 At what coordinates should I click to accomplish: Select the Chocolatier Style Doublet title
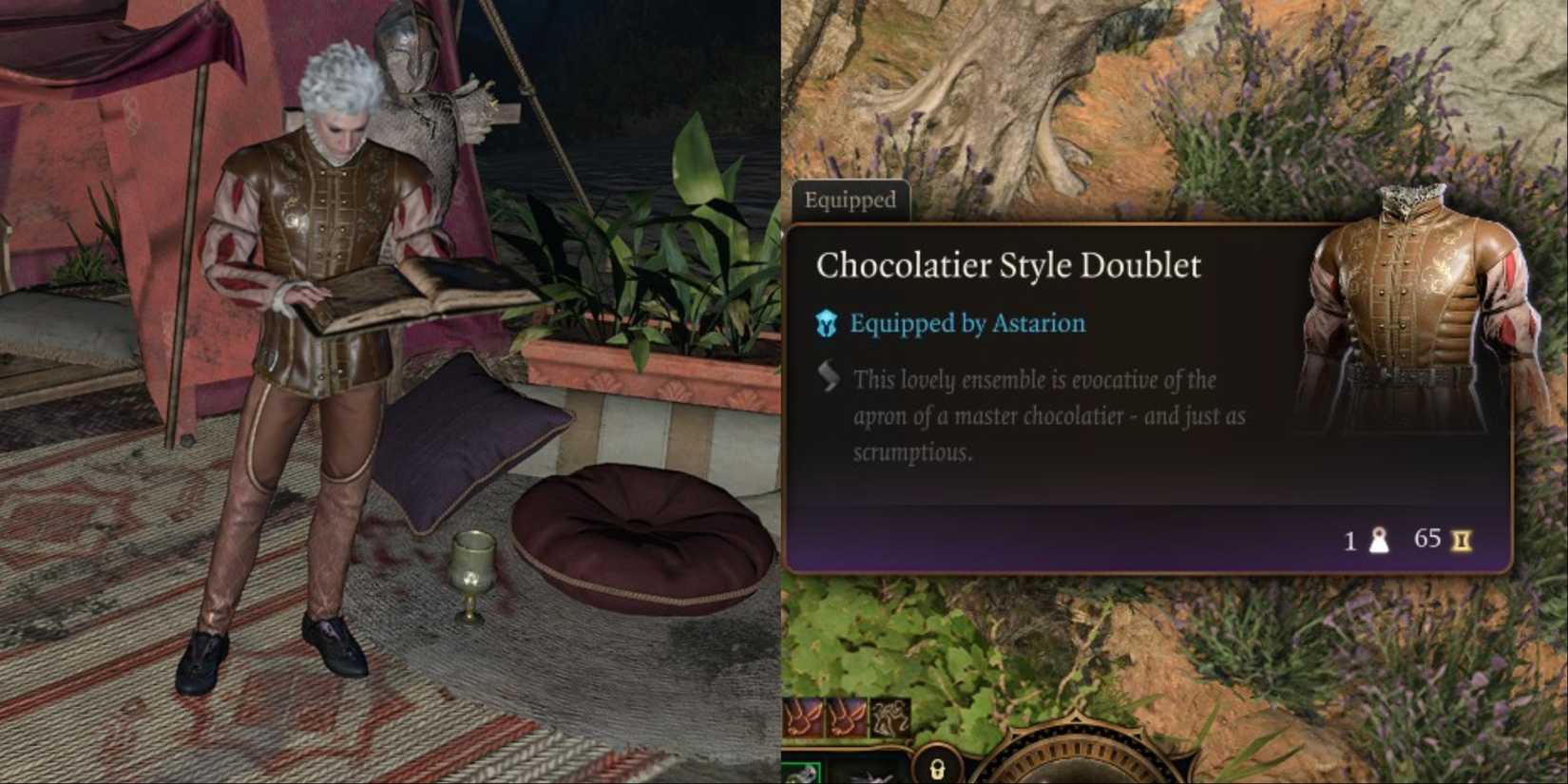point(1008,264)
